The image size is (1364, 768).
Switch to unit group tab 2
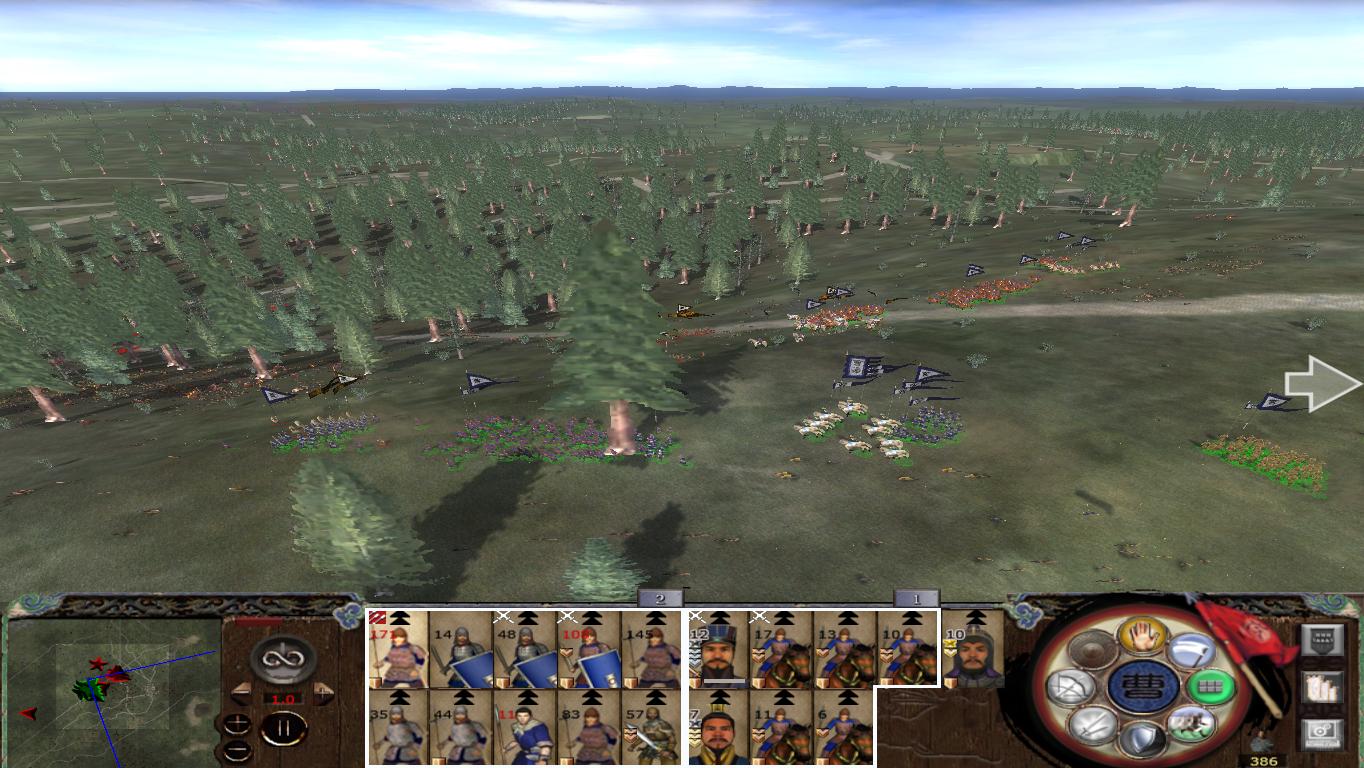point(658,599)
